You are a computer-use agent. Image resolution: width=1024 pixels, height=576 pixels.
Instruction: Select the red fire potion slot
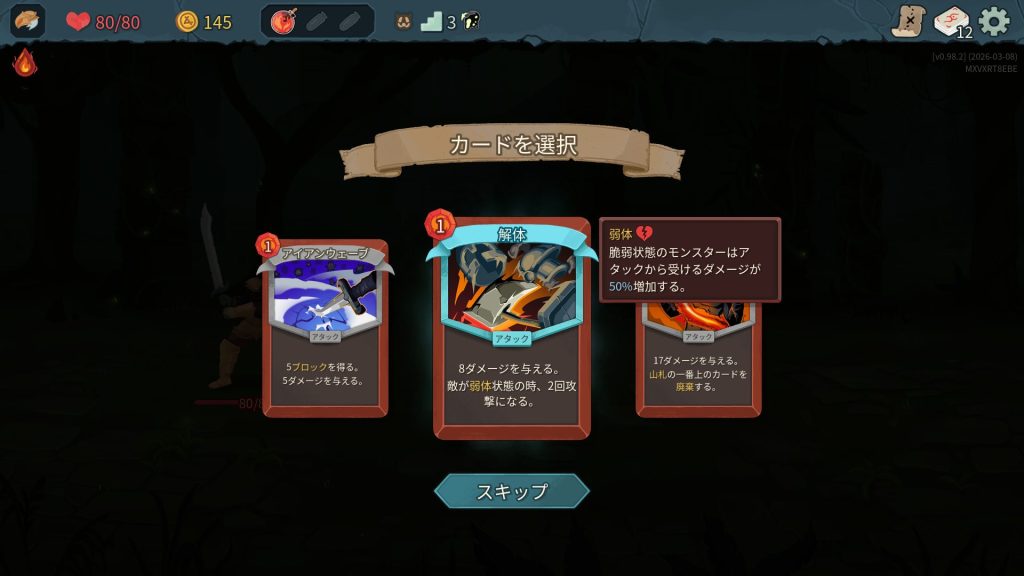pyautogui.click(x=283, y=21)
